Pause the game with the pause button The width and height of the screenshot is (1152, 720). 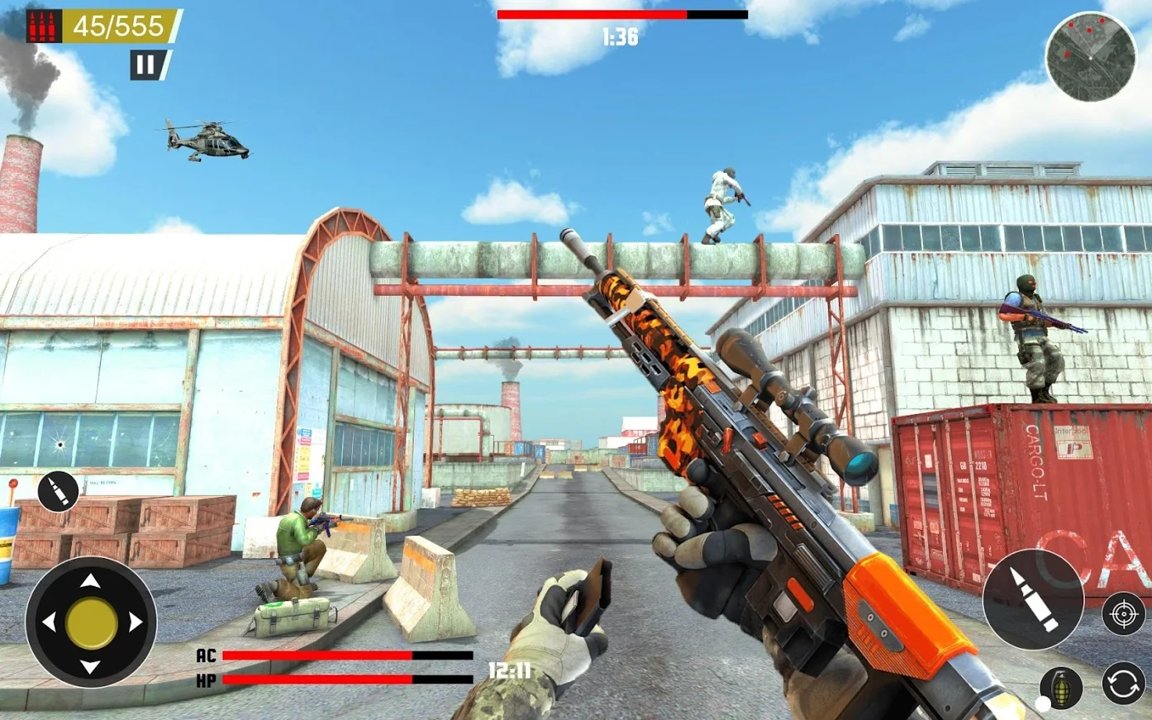146,65
